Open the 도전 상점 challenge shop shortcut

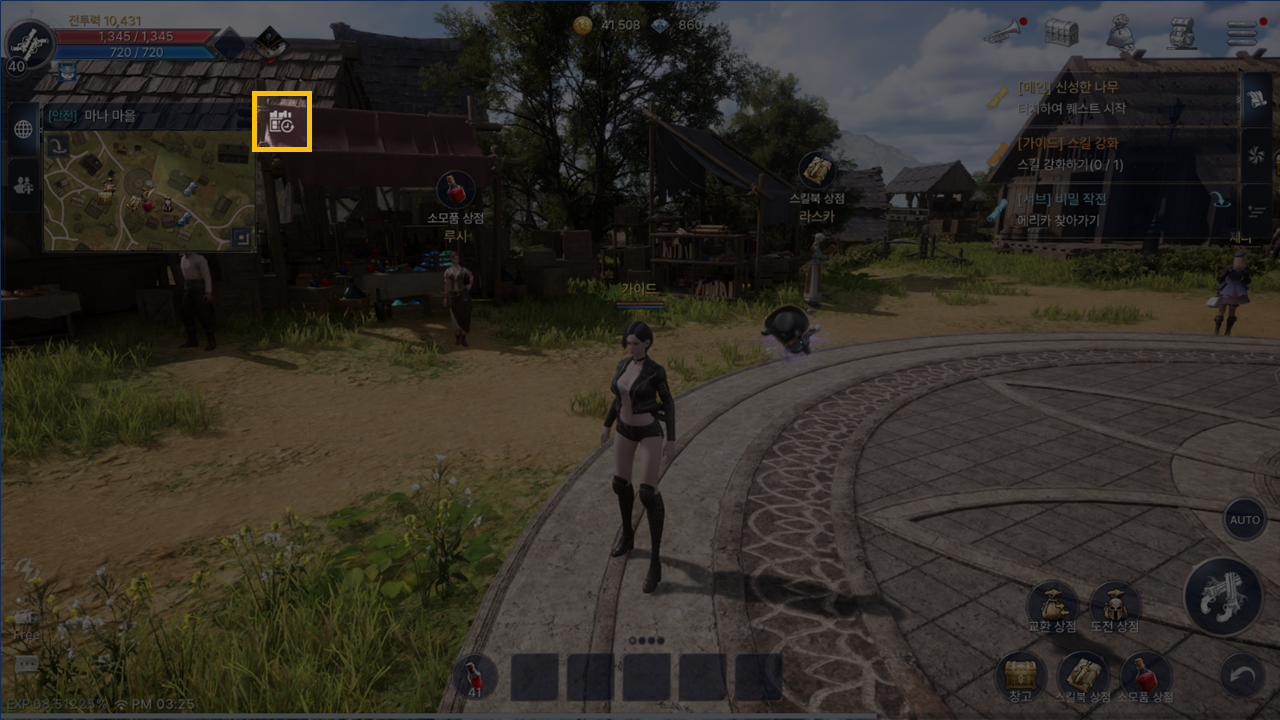pyautogui.click(x=1115, y=606)
